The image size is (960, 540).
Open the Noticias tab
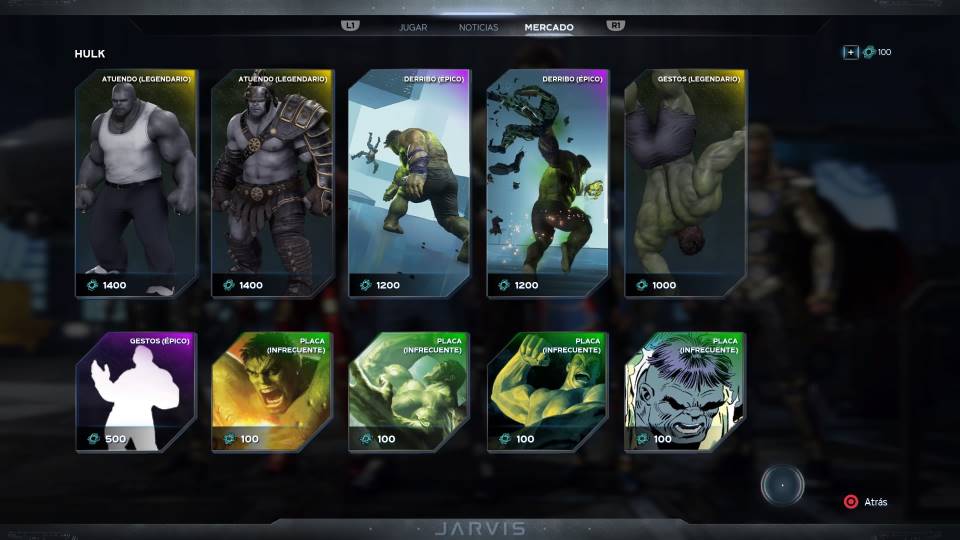tap(478, 27)
